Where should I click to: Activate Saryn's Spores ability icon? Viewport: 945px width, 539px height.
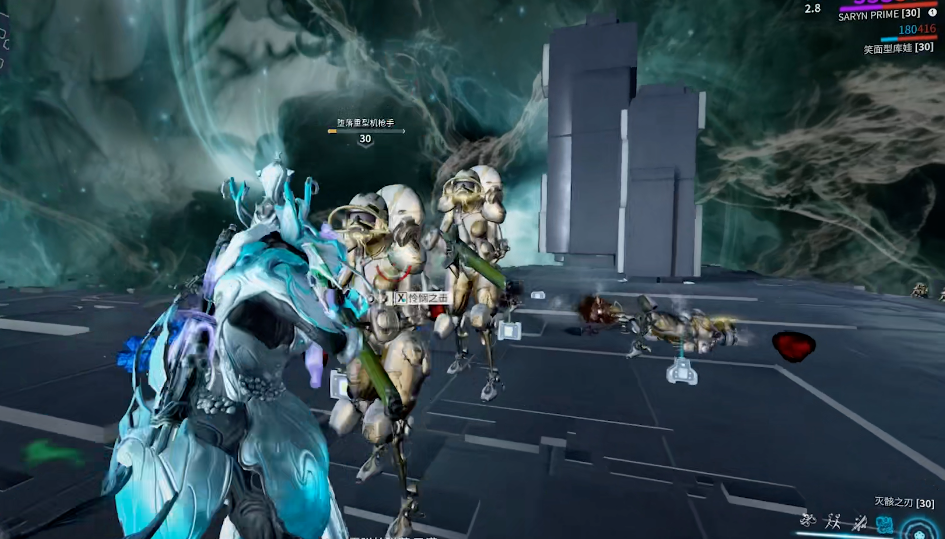pos(807,522)
